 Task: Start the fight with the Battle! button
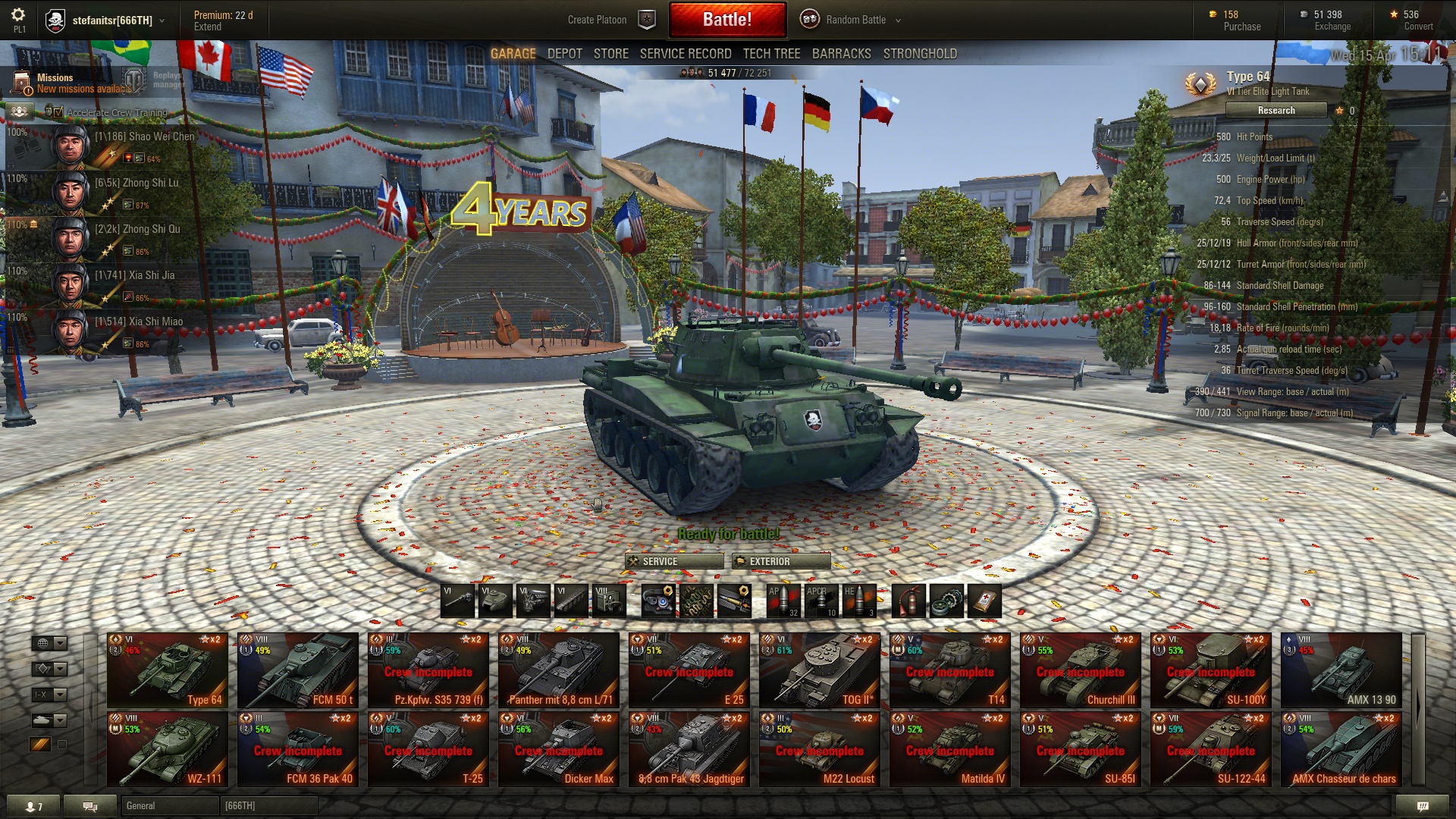727,20
